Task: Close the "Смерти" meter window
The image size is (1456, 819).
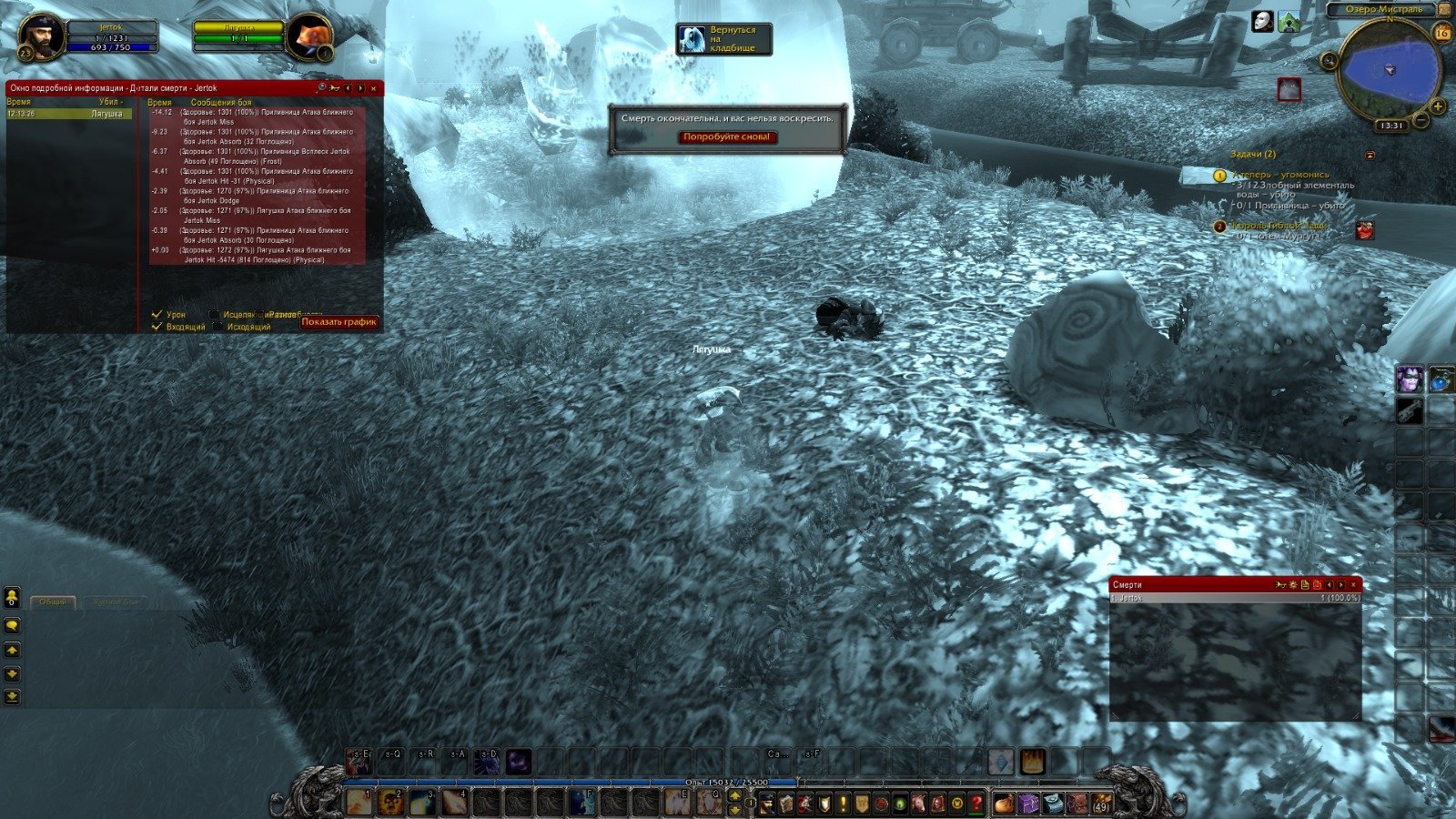Action: tap(1354, 584)
